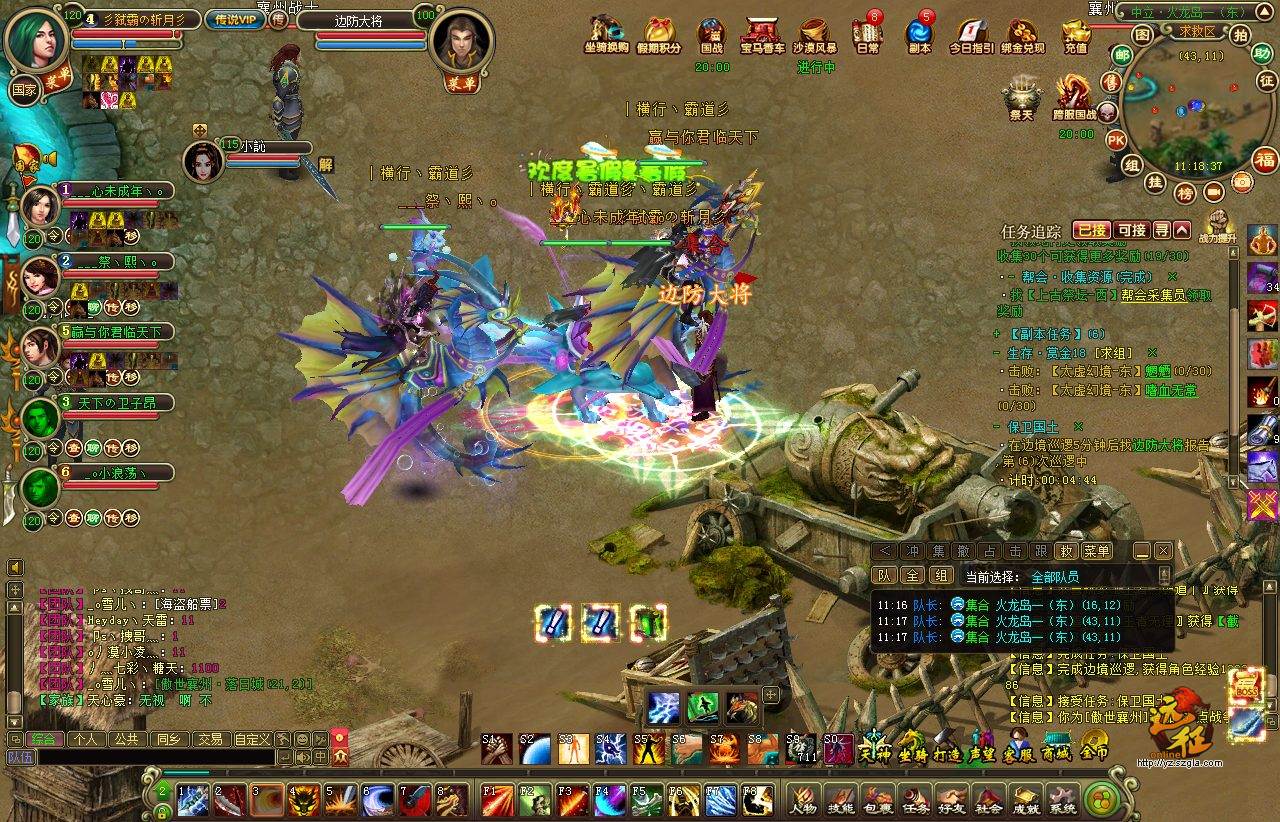The width and height of the screenshot is (1280, 822).
Task: Click the chat message input field
Action: pyautogui.click(x=140, y=759)
